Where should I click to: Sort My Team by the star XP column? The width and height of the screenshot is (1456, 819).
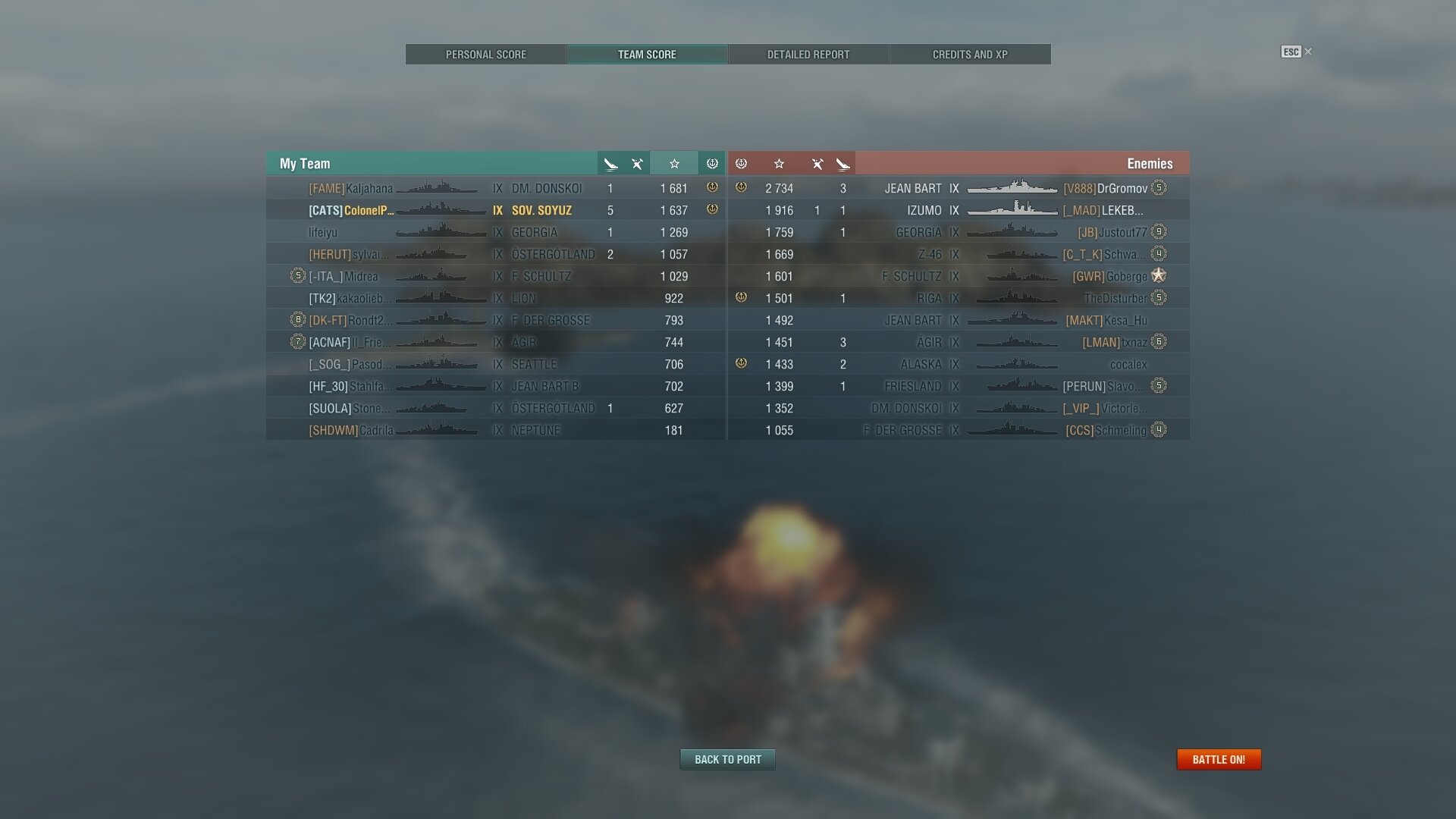(674, 164)
